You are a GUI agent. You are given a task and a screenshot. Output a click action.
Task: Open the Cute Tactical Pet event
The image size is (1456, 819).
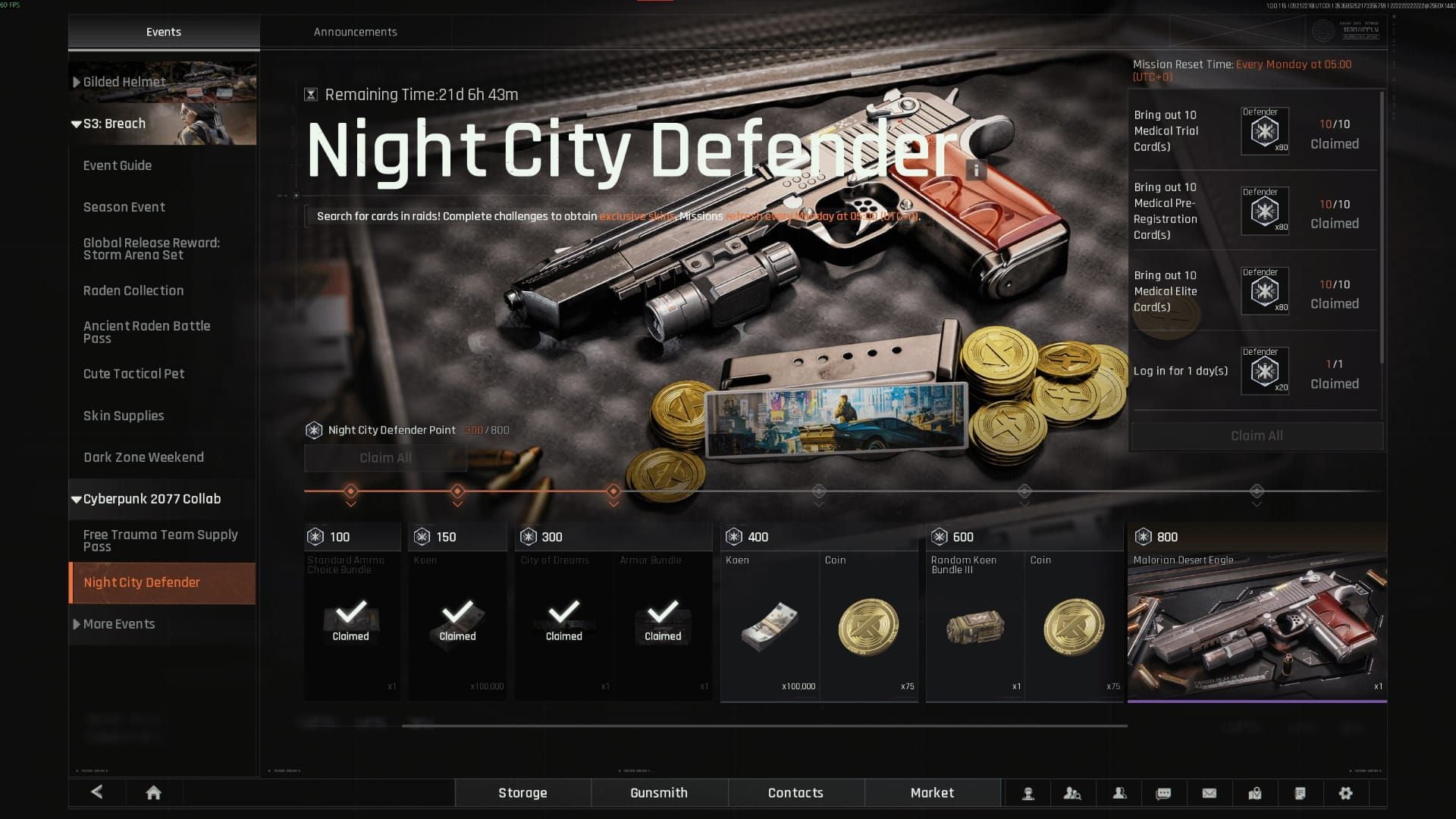134,374
